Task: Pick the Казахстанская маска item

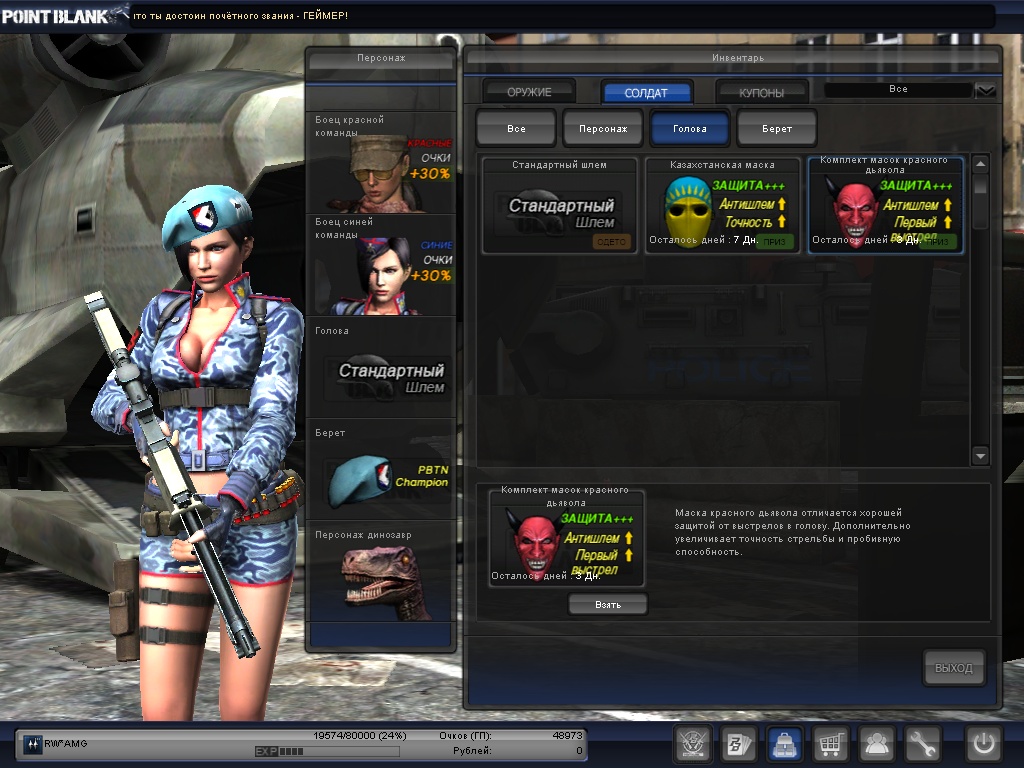Action: pos(723,205)
